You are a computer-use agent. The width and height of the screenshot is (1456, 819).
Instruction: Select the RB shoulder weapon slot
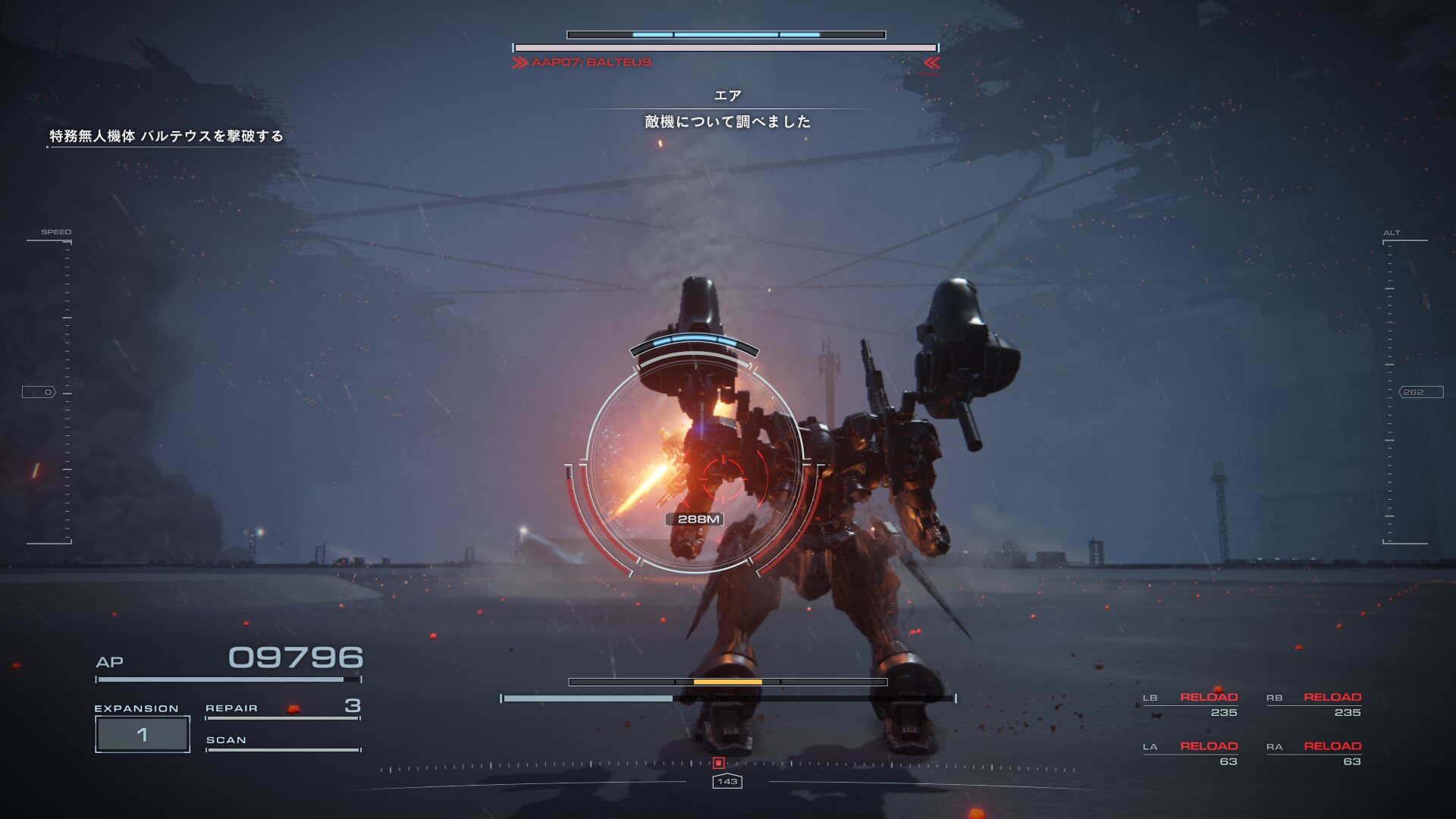pyautogui.click(x=1314, y=704)
